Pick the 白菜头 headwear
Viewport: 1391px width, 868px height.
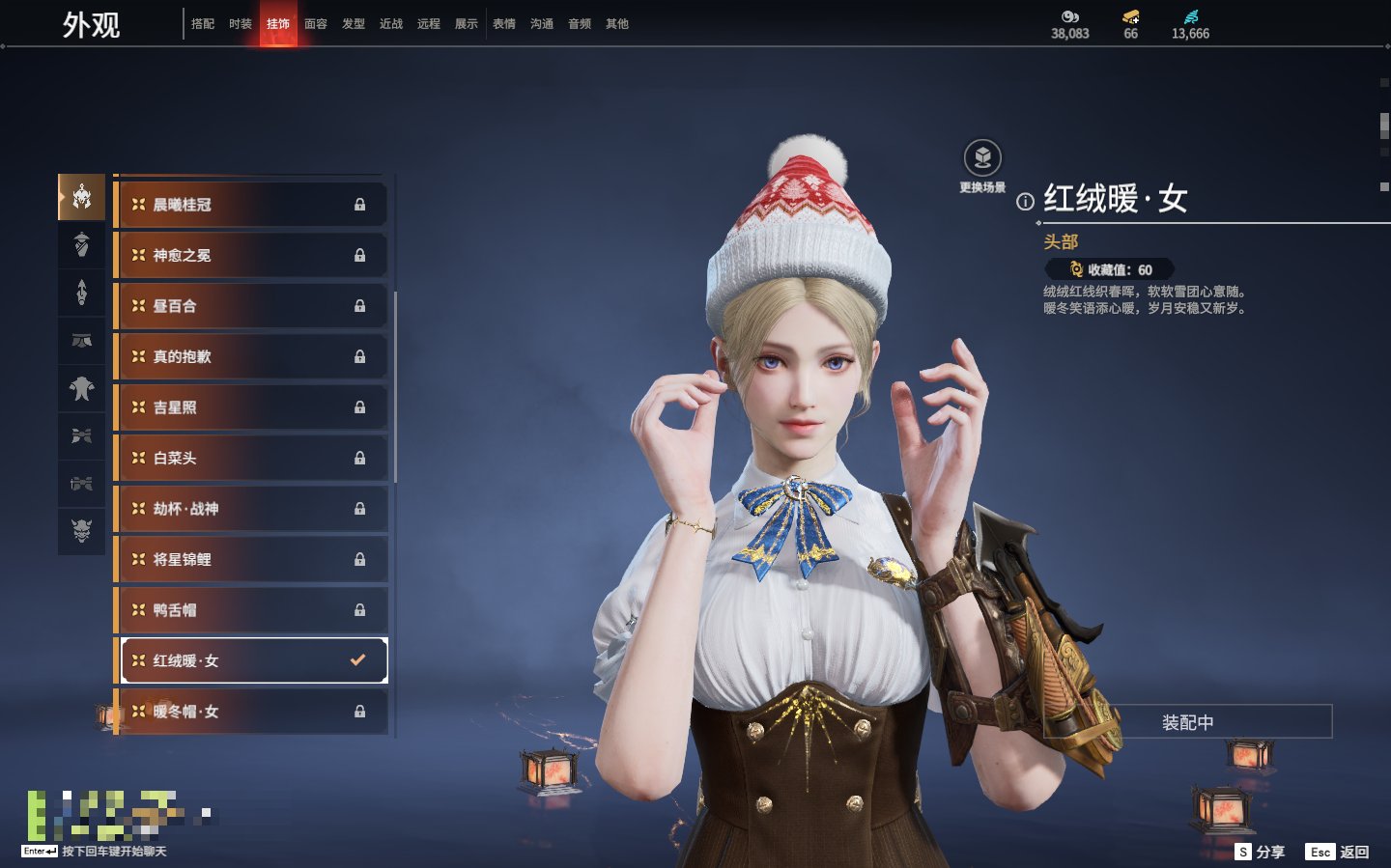(251, 459)
